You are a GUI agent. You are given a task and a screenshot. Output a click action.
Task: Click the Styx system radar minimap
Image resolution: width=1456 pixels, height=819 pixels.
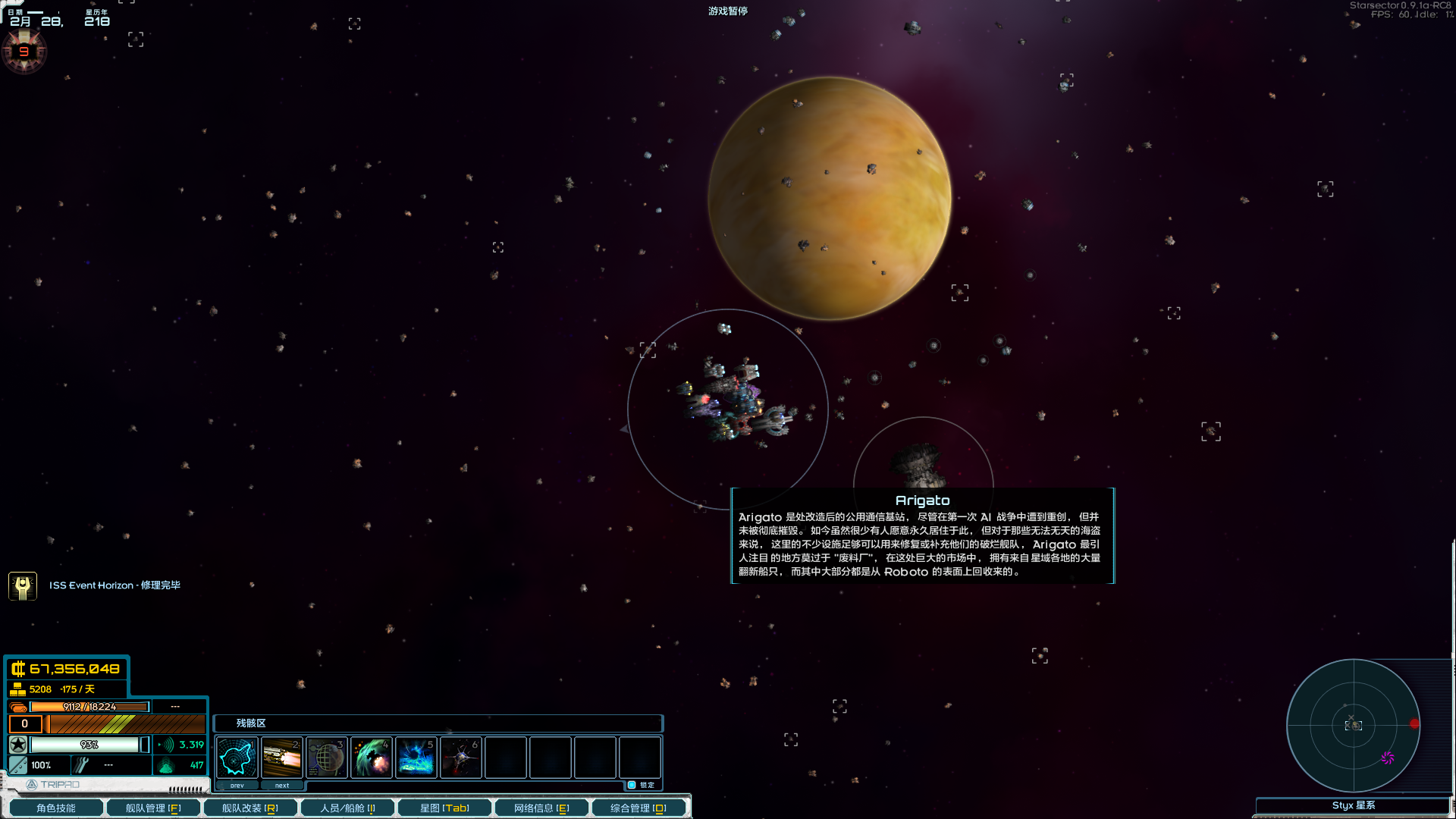coord(1353,725)
